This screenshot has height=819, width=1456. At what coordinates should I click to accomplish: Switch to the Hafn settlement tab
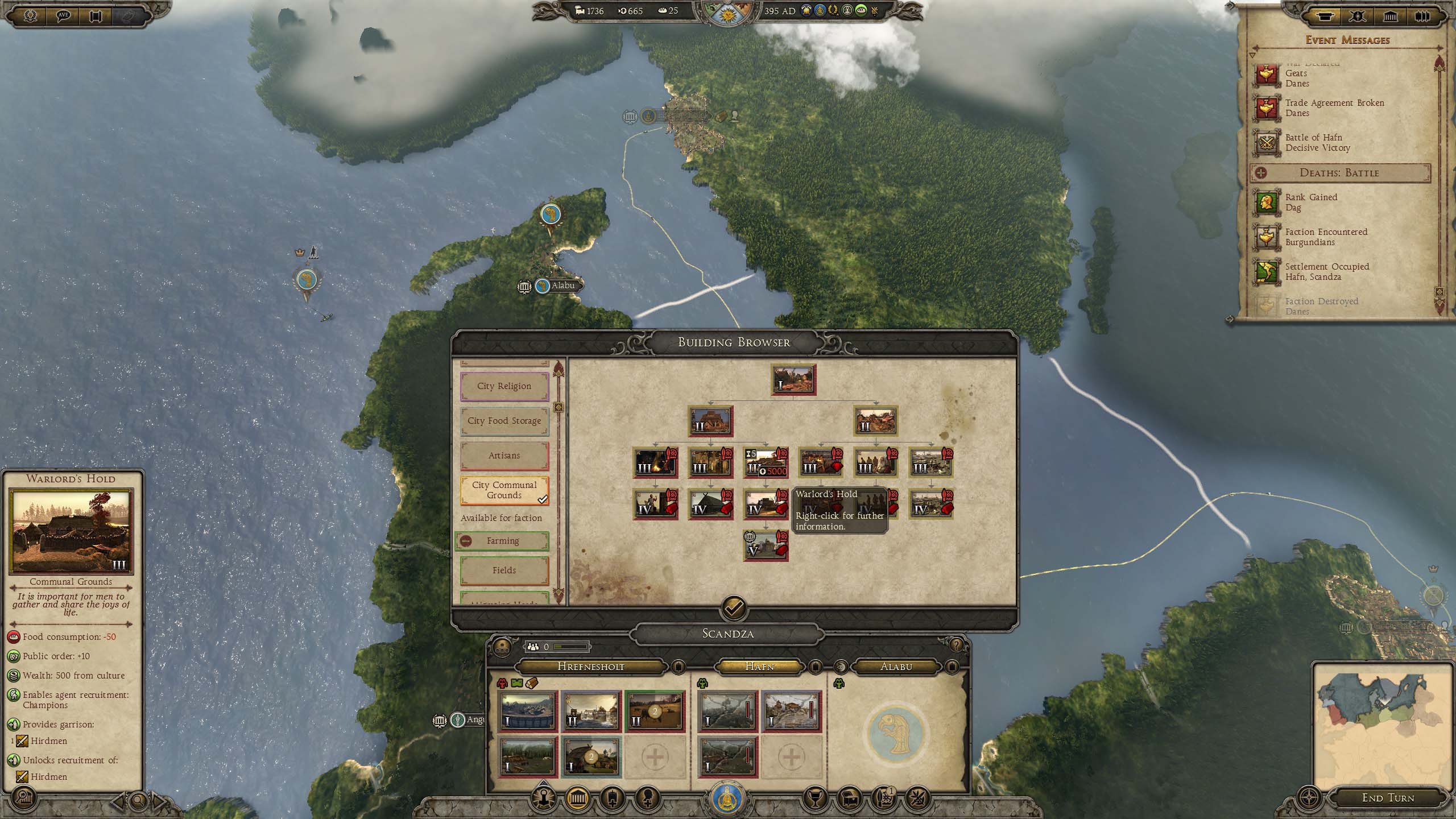(x=759, y=667)
